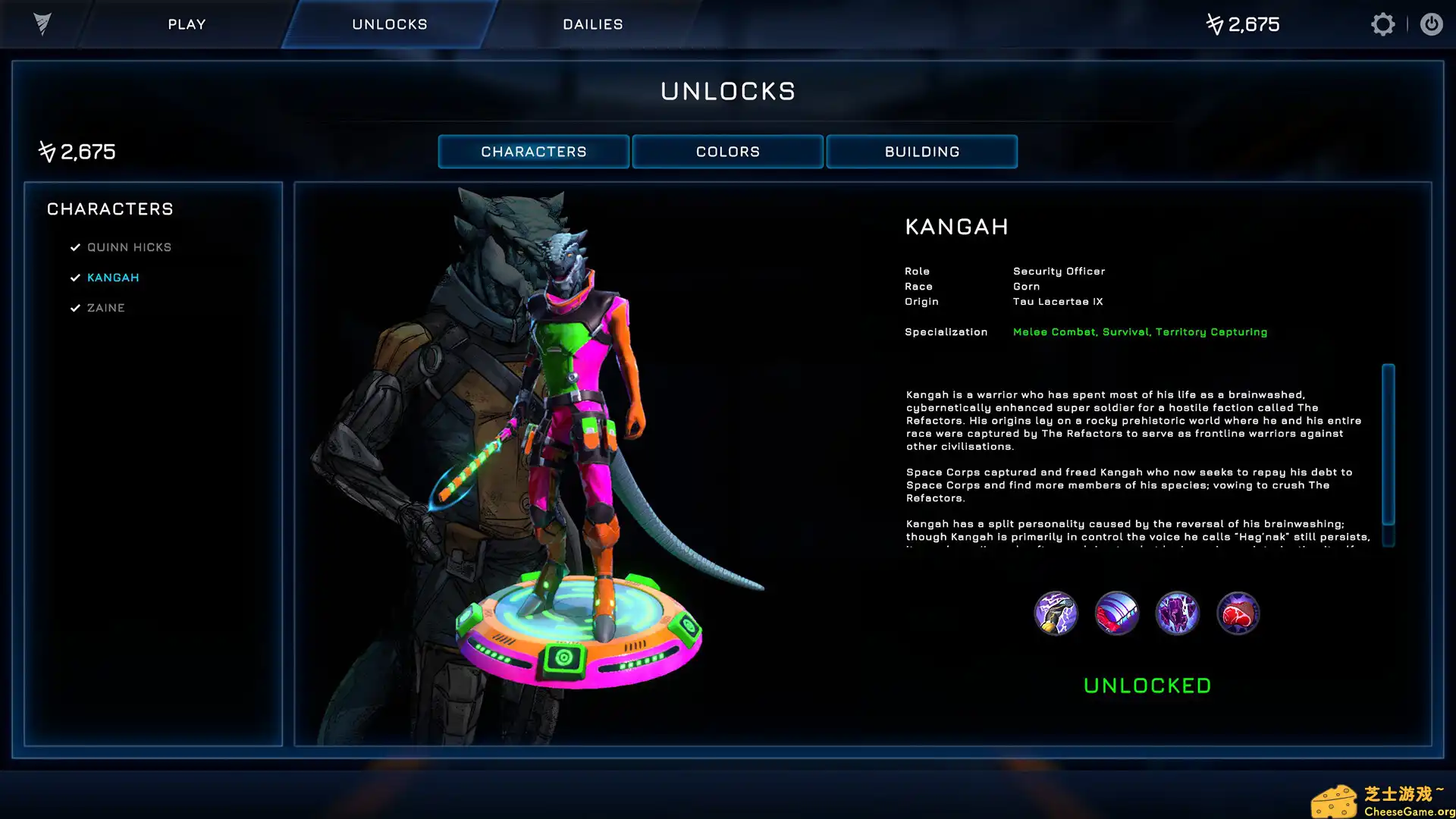Open the Colors unlock category
The width and height of the screenshot is (1456, 819).
pos(727,152)
